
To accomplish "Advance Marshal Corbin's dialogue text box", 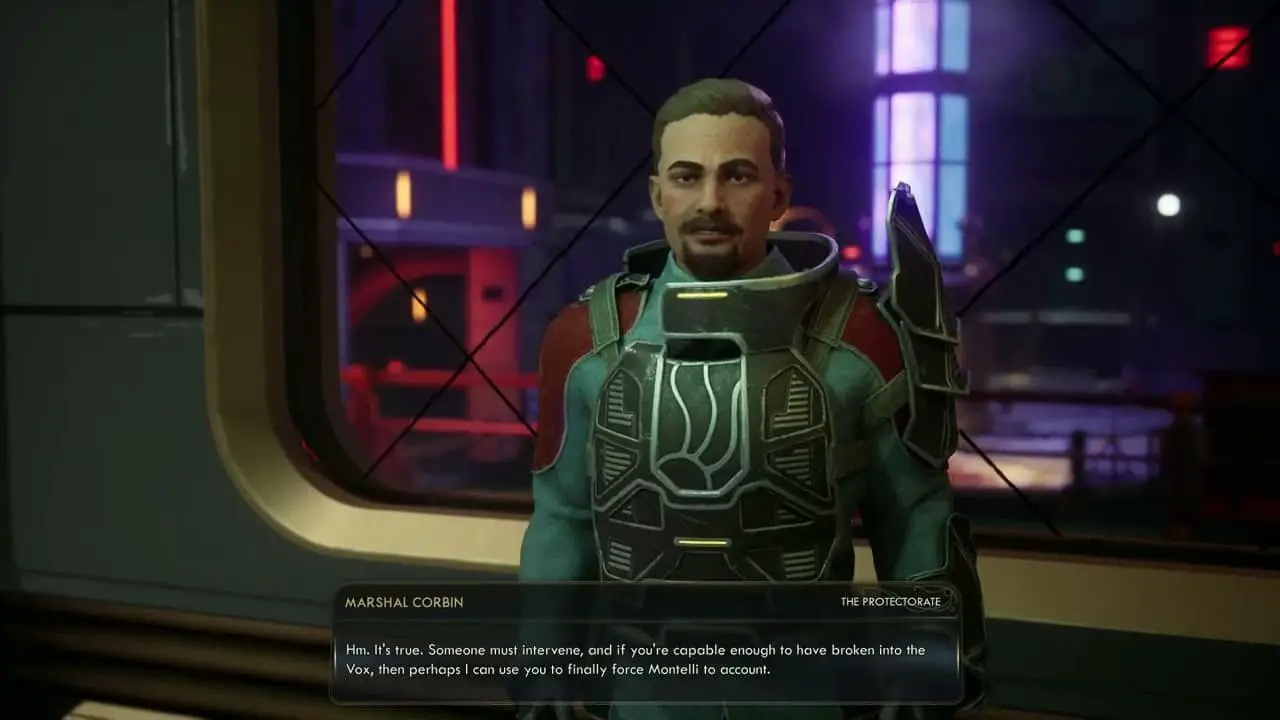I will tap(646, 660).
